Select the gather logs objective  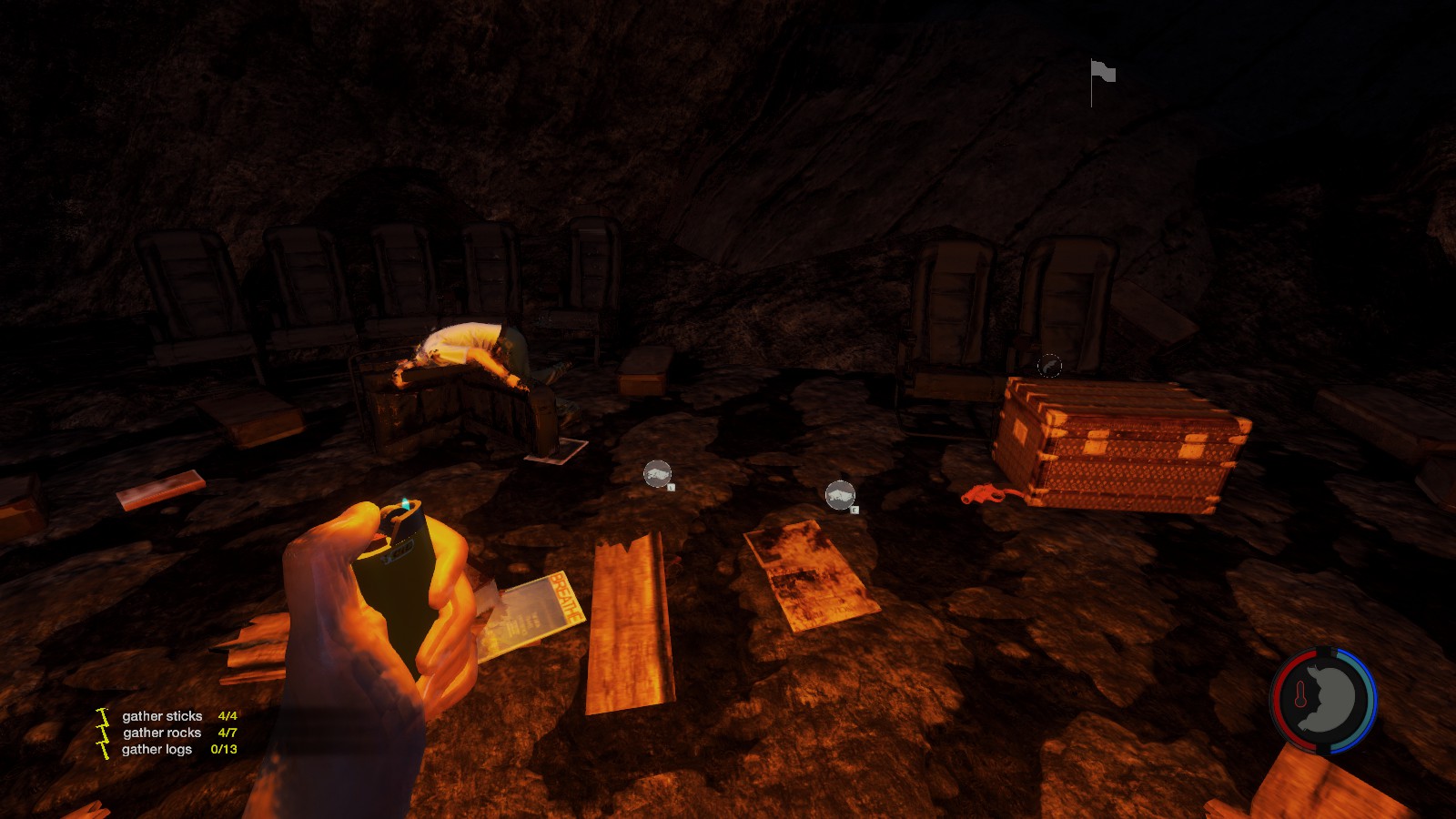pos(157,749)
